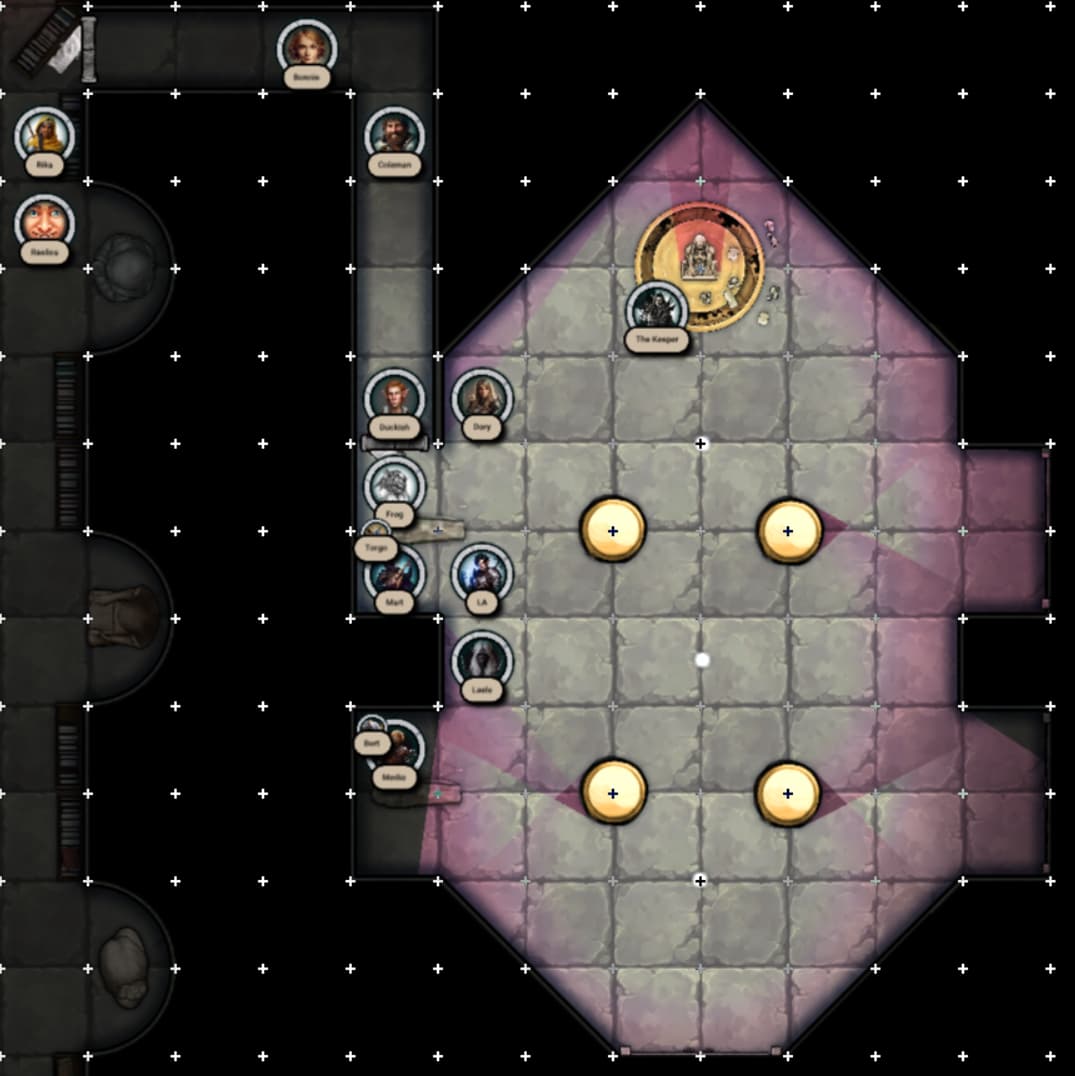
Task: Choose the red-haired Duckish token
Action: (x=395, y=398)
